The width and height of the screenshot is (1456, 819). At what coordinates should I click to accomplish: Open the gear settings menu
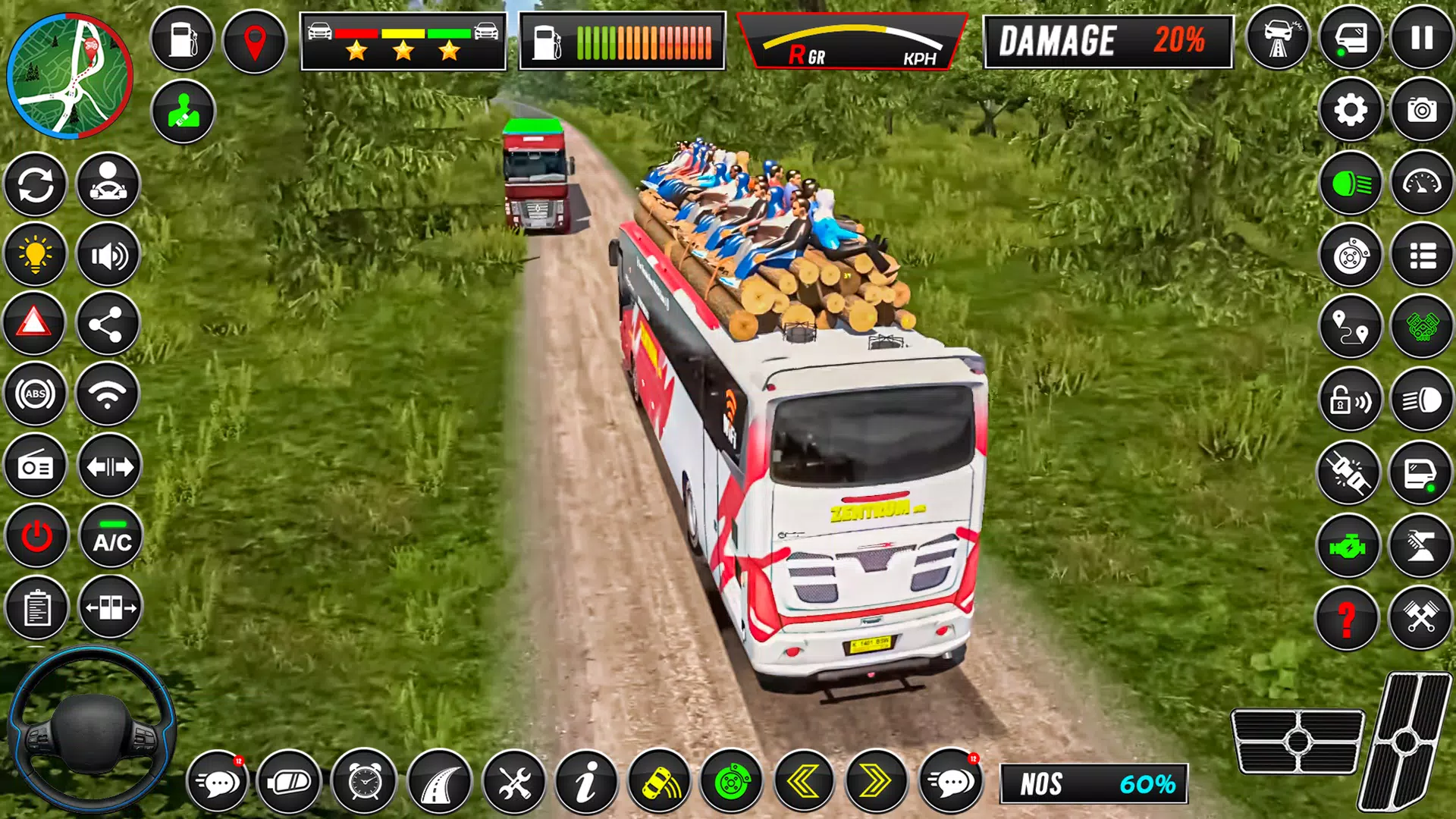[x=1351, y=111]
